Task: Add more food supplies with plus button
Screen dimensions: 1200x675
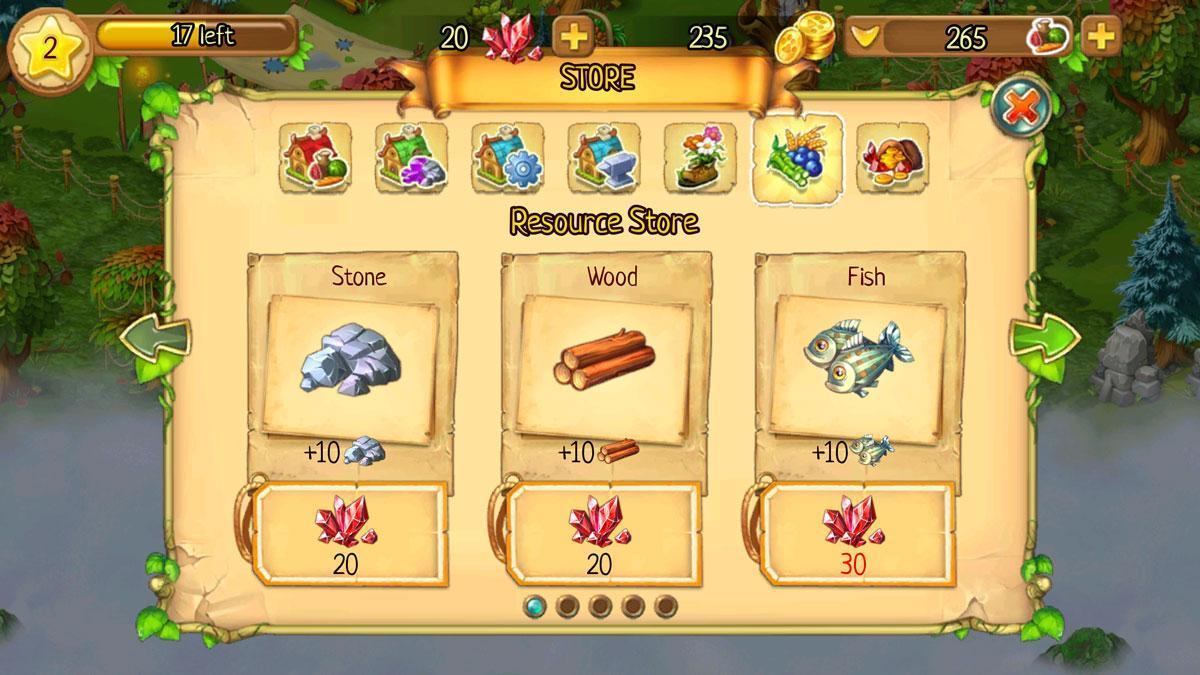Action: pyautogui.click(x=1100, y=37)
